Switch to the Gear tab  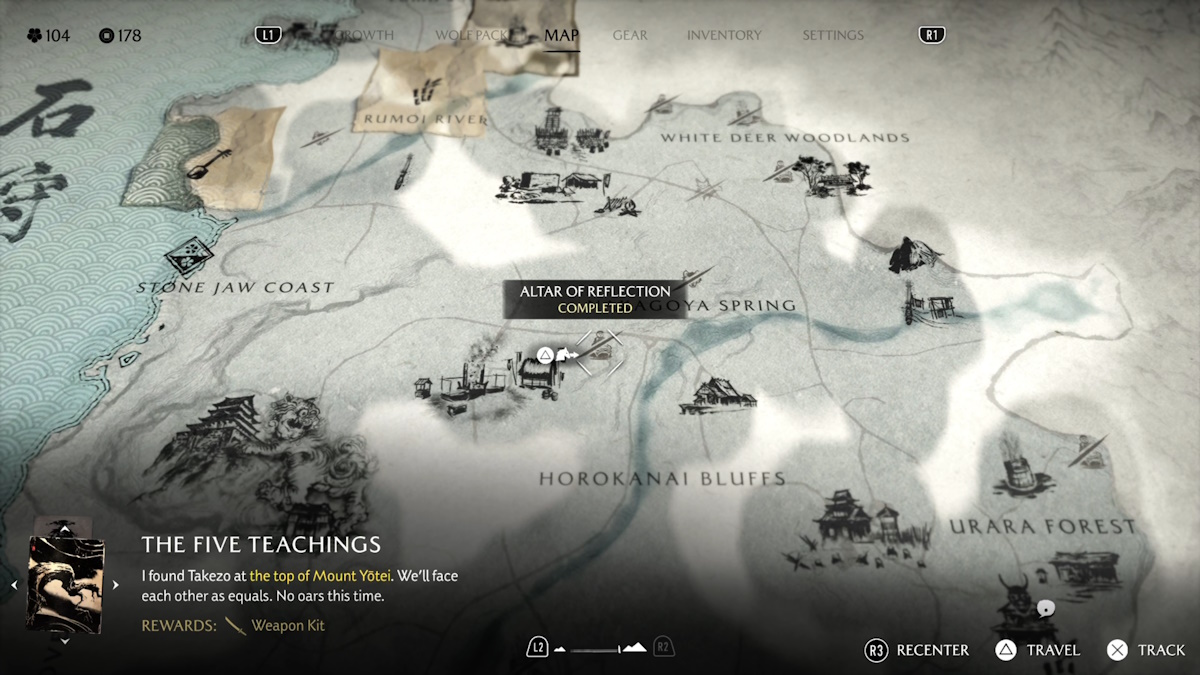tap(630, 35)
